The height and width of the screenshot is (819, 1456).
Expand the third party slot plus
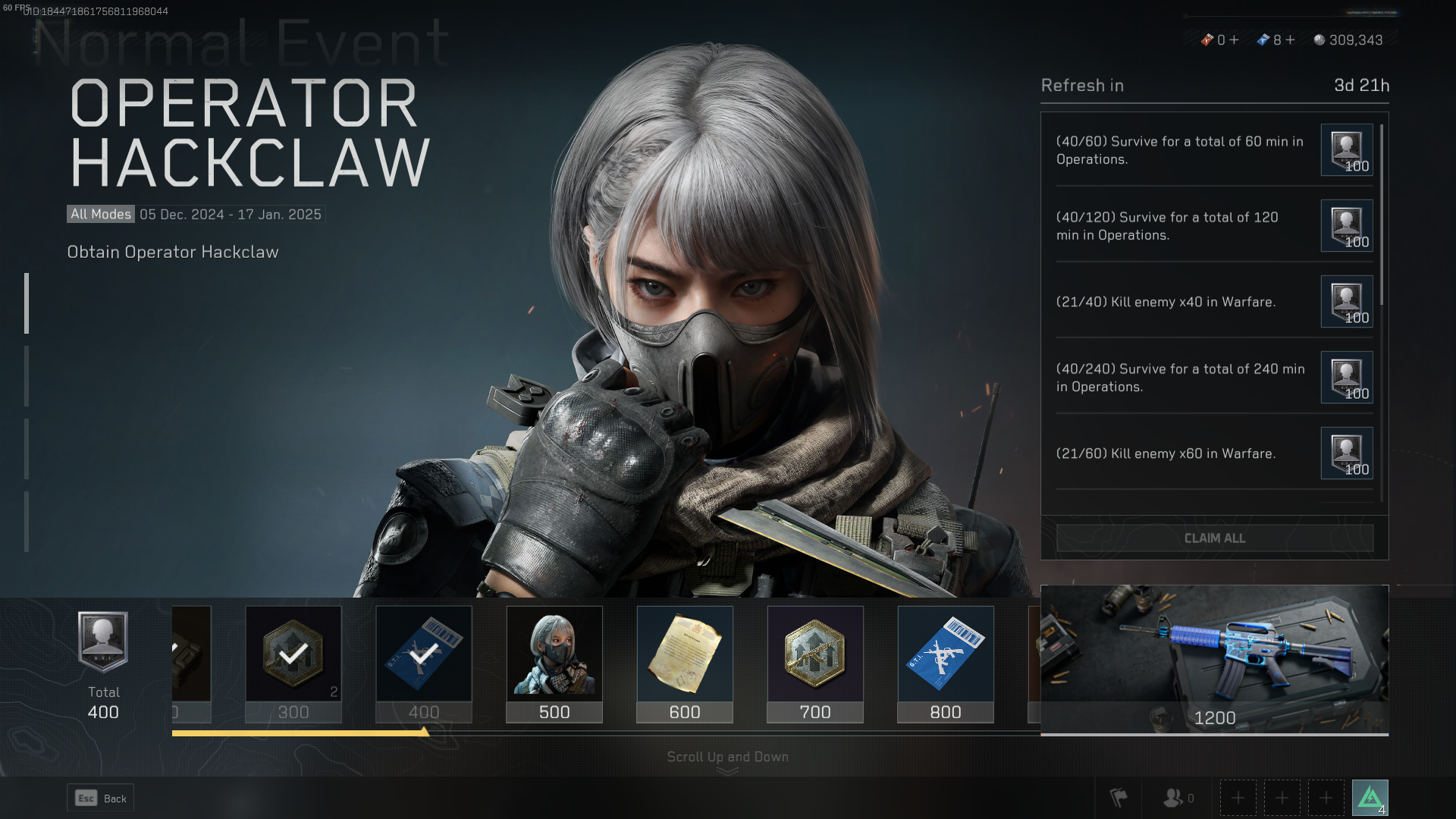click(1326, 797)
